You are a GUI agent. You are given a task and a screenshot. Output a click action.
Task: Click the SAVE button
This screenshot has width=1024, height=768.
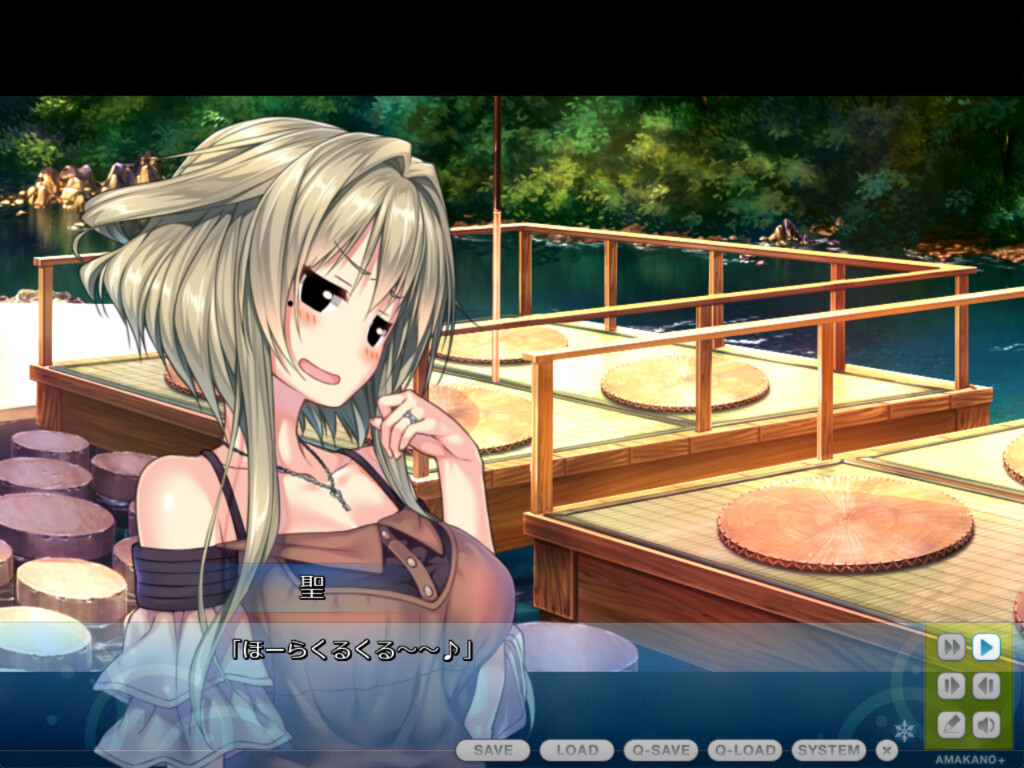pyautogui.click(x=493, y=750)
